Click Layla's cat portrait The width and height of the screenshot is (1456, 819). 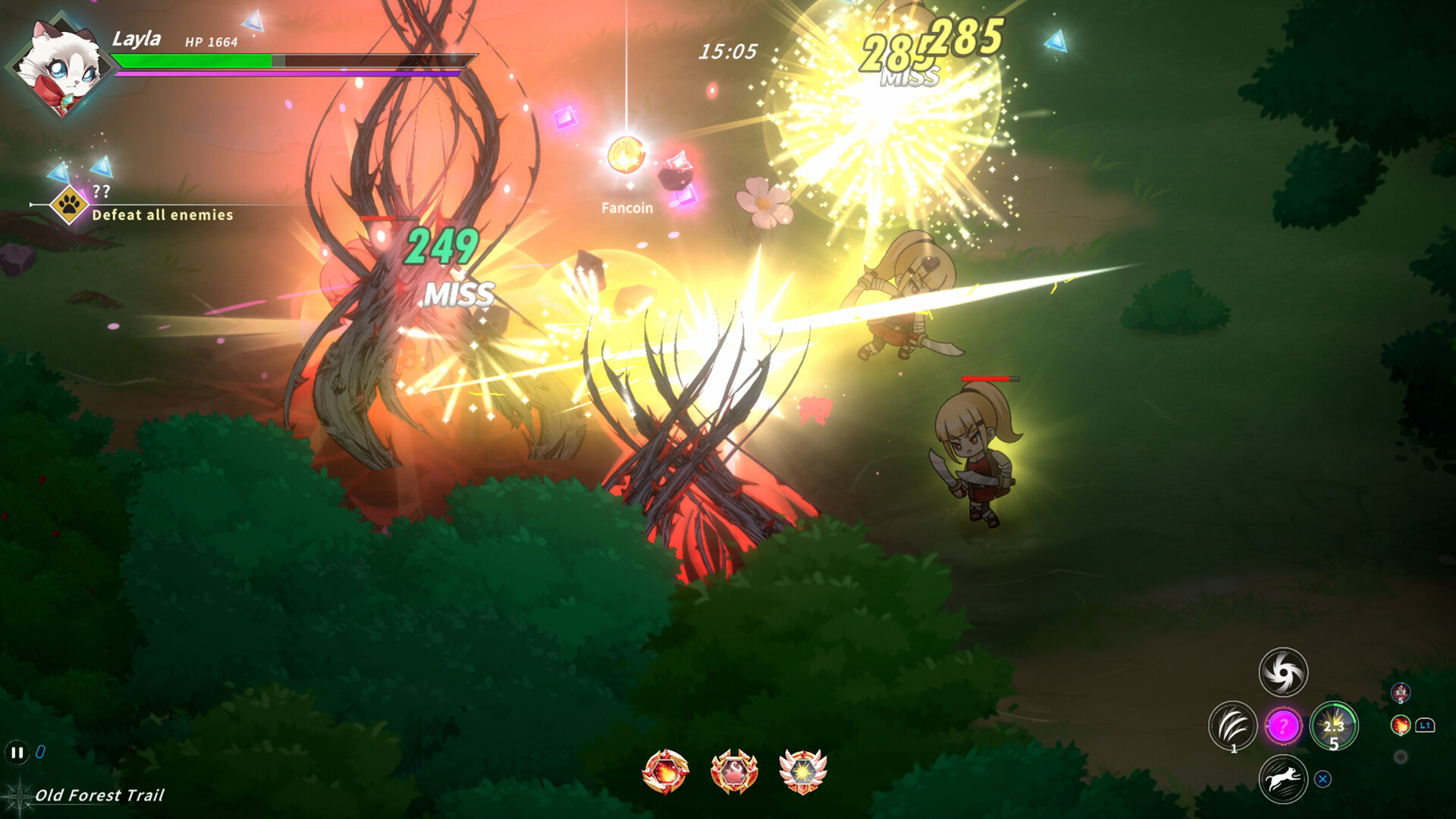(x=59, y=67)
